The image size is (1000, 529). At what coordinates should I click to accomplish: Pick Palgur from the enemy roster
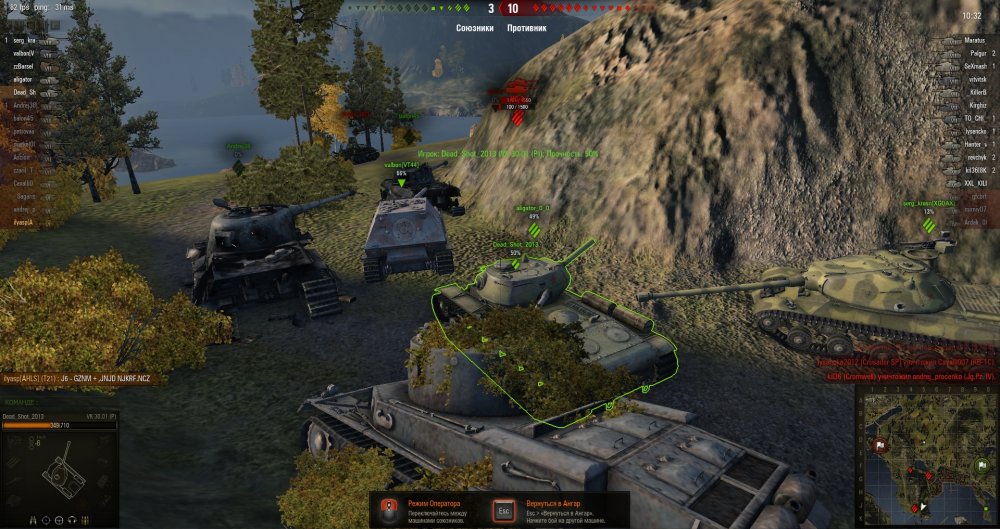click(x=977, y=52)
